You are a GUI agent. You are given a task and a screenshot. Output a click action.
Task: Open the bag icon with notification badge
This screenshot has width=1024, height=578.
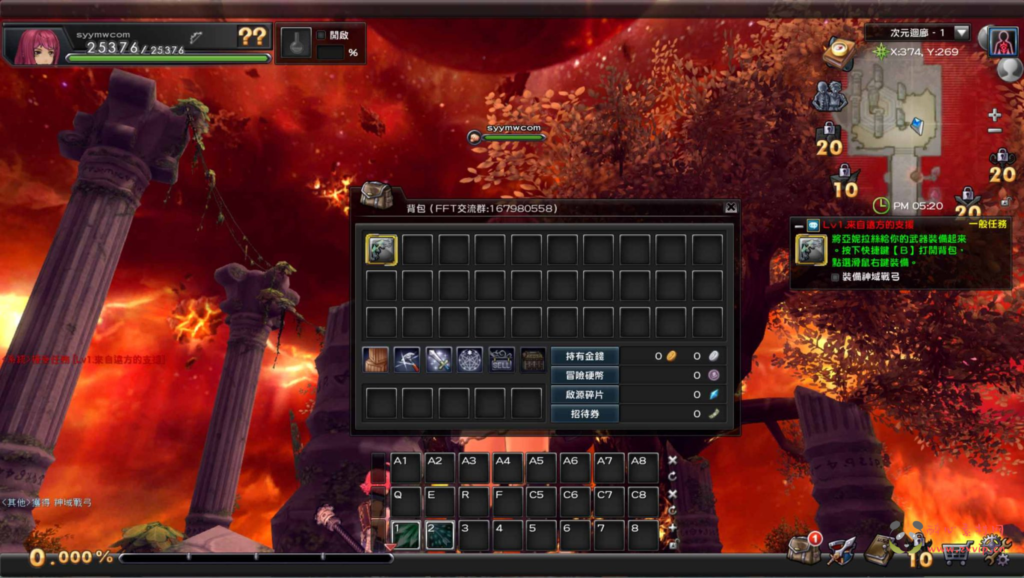tap(802, 548)
